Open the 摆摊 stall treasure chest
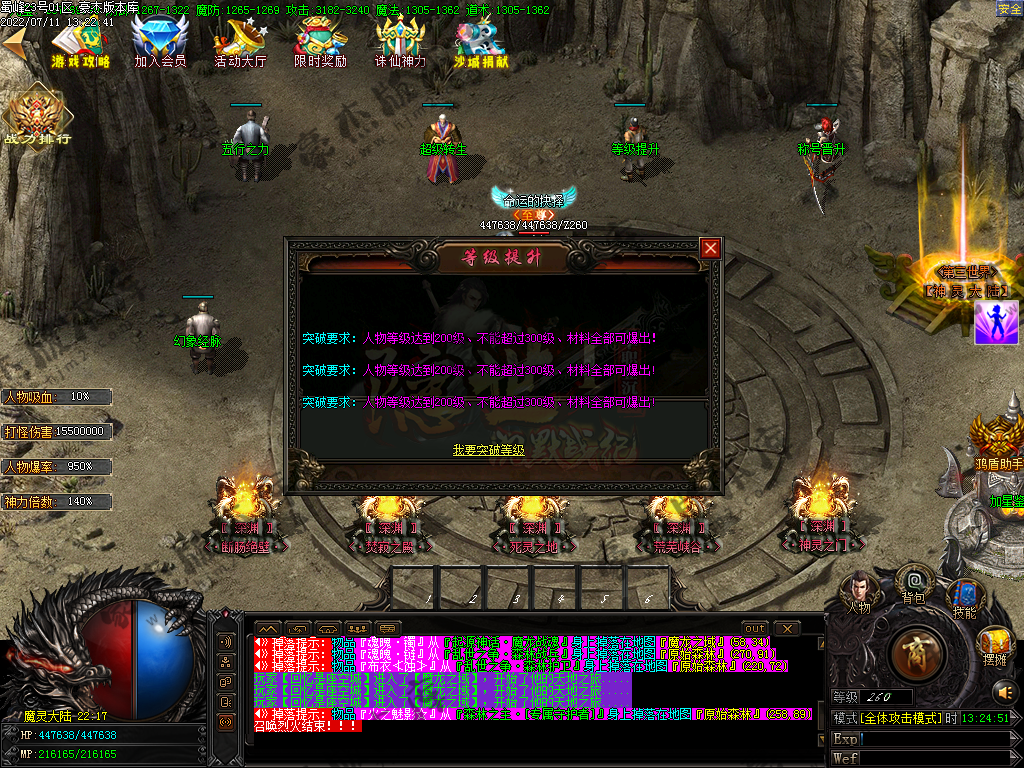 (994, 644)
